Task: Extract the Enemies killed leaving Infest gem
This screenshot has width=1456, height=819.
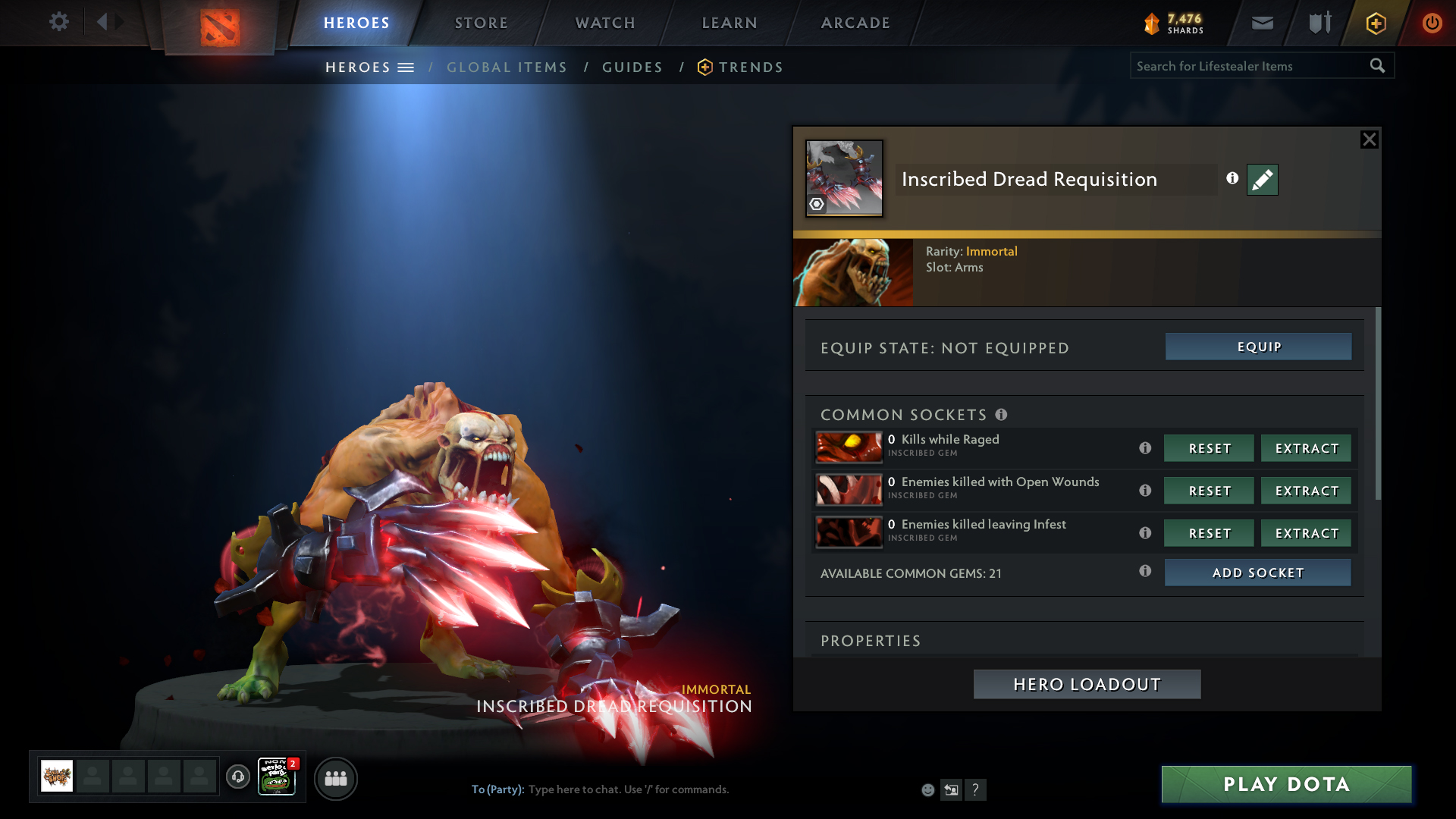Action: (x=1306, y=533)
